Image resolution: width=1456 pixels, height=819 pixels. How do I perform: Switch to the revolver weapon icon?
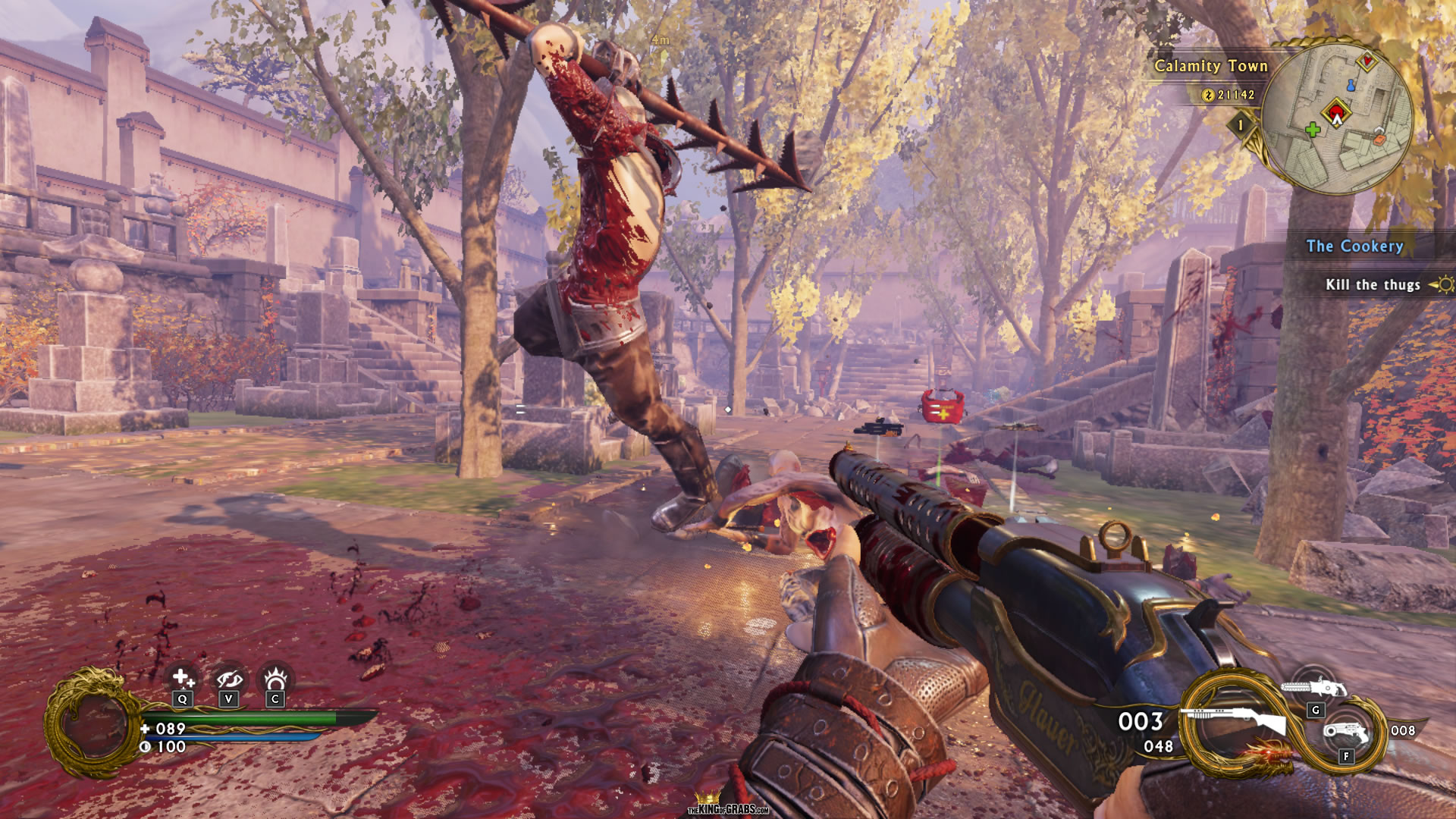pos(1346,733)
